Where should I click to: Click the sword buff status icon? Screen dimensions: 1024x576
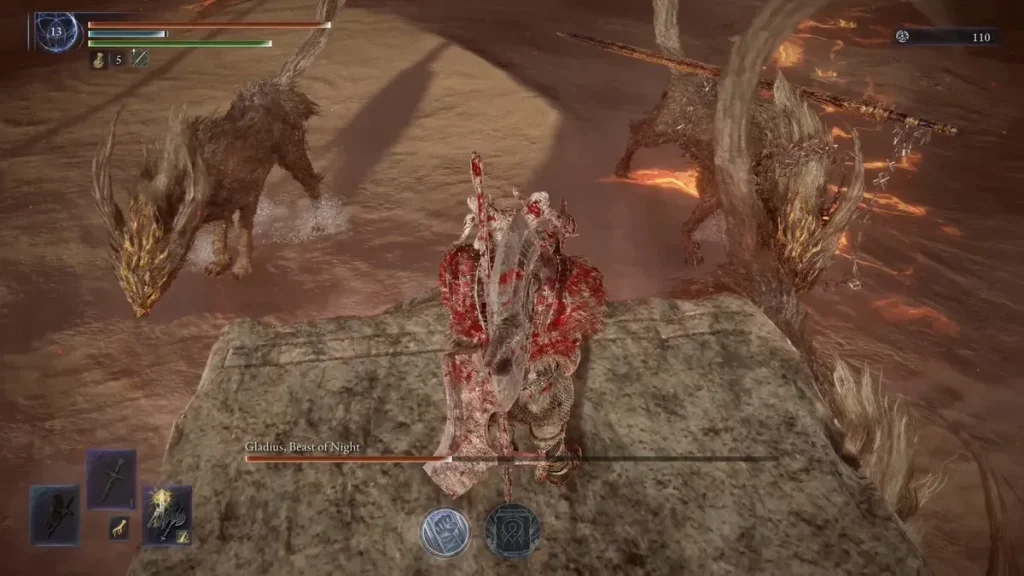point(139,59)
